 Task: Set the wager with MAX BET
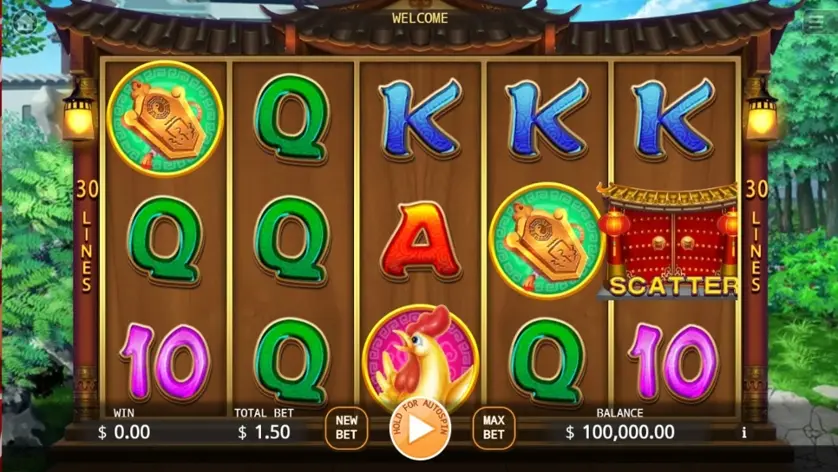click(493, 428)
